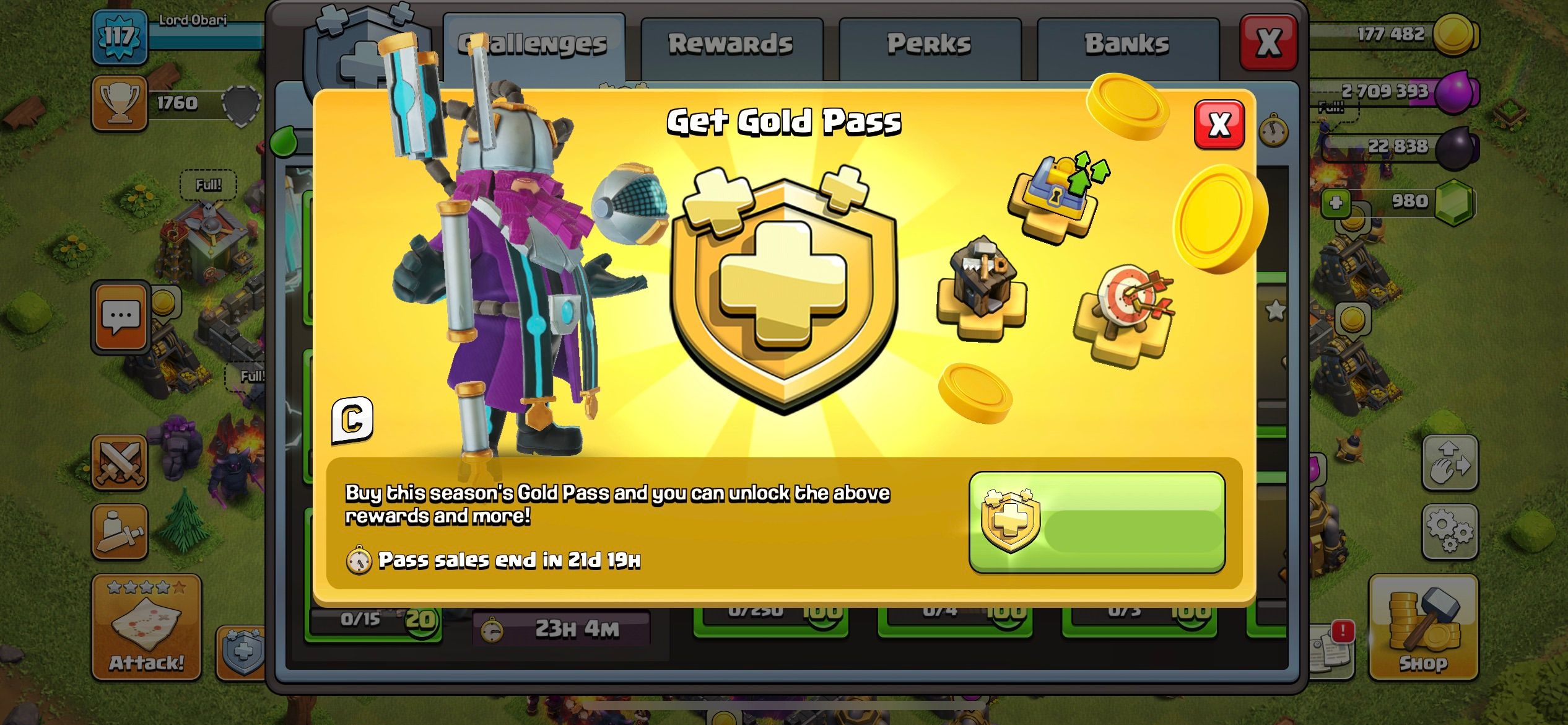Image resolution: width=1568 pixels, height=725 pixels.
Task: Click the trophy count icon
Action: pyautogui.click(x=120, y=103)
